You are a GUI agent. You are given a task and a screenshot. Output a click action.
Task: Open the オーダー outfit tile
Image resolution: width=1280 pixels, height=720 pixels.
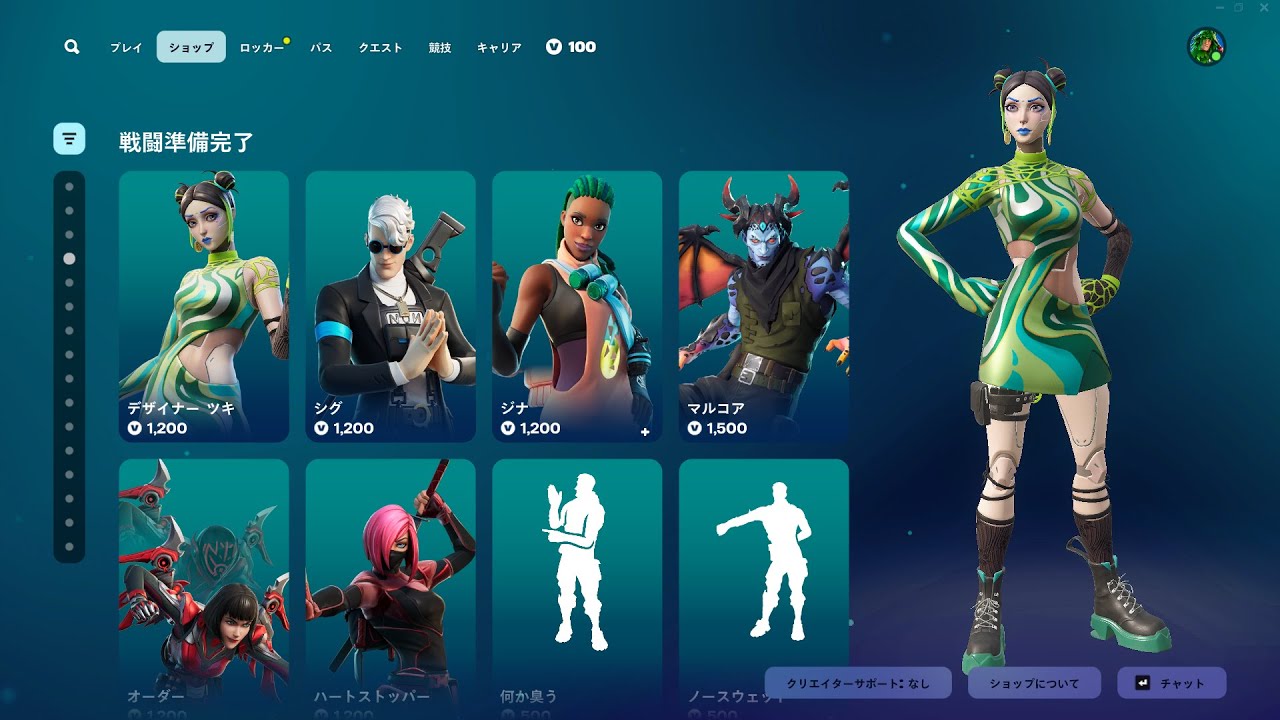click(204, 580)
